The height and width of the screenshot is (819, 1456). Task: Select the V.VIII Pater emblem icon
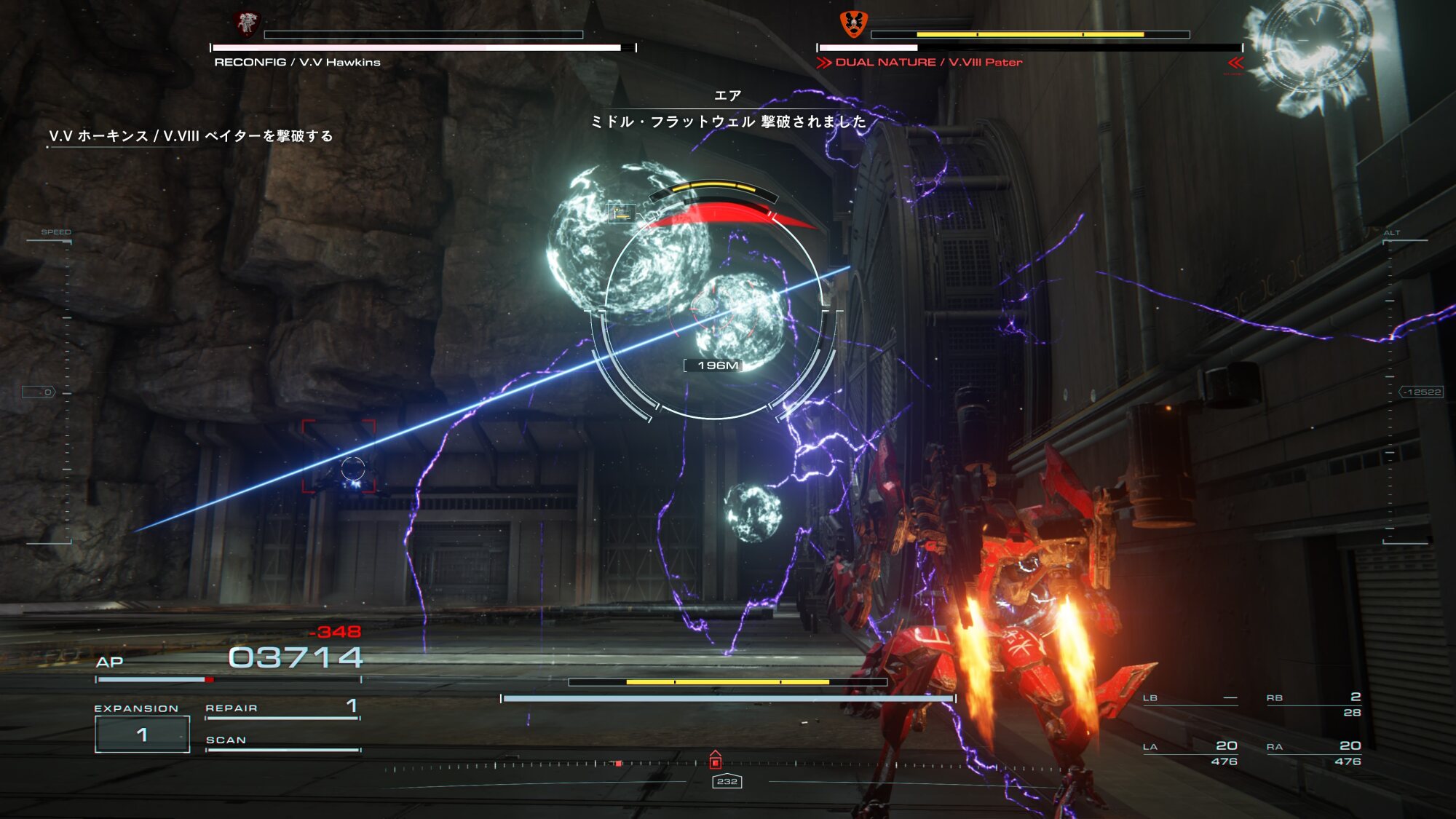click(x=853, y=24)
